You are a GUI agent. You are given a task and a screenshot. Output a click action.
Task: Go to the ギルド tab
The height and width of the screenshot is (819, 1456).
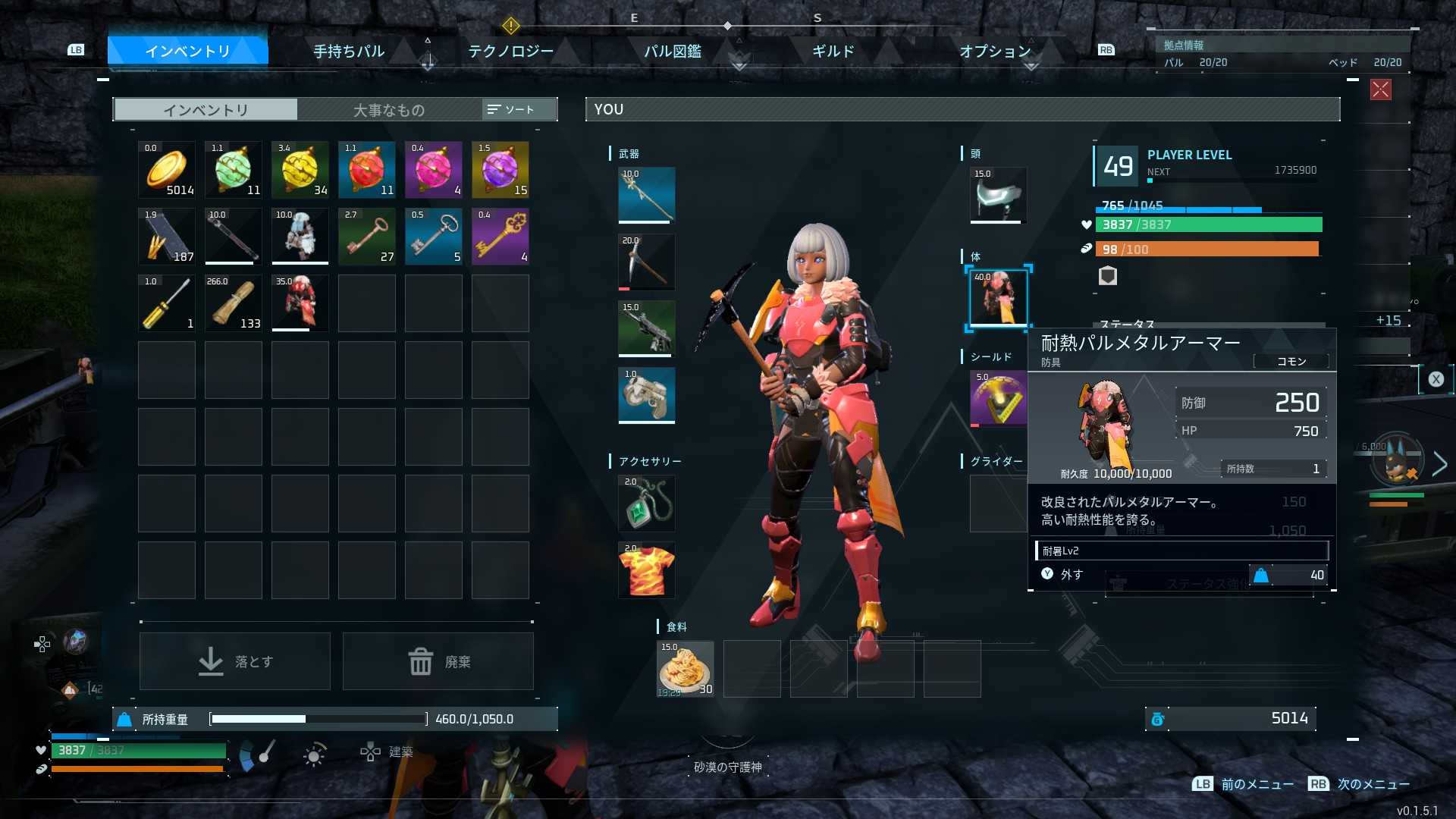click(833, 52)
